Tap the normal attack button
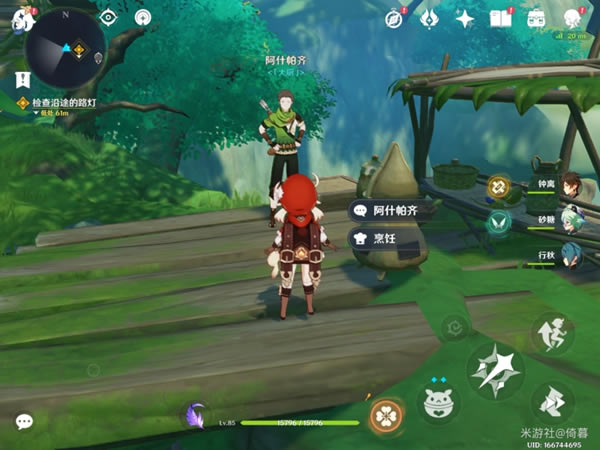Viewport: 600px width, 450px height. (x=496, y=370)
